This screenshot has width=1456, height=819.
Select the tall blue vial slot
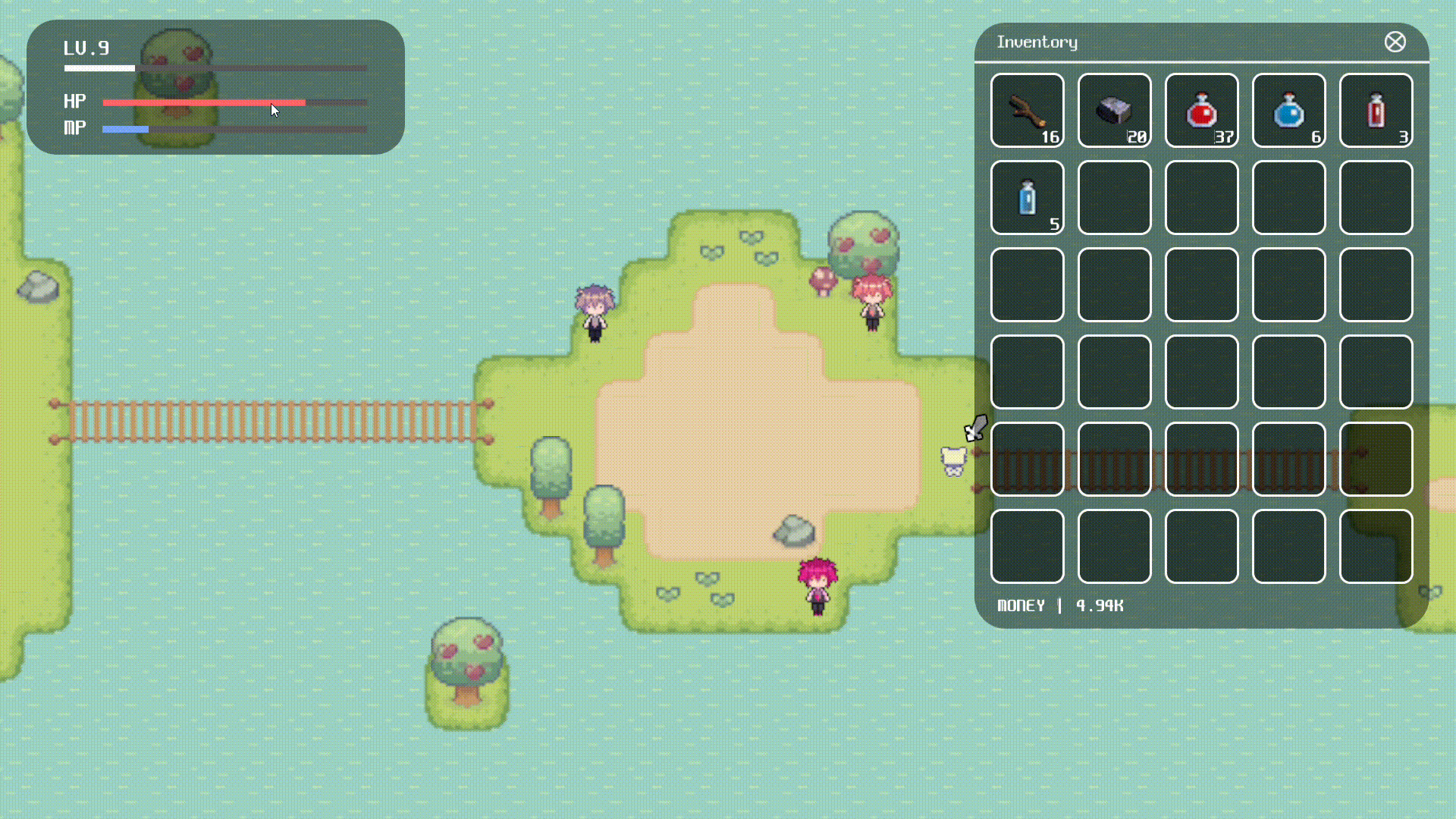pyautogui.click(x=1028, y=198)
